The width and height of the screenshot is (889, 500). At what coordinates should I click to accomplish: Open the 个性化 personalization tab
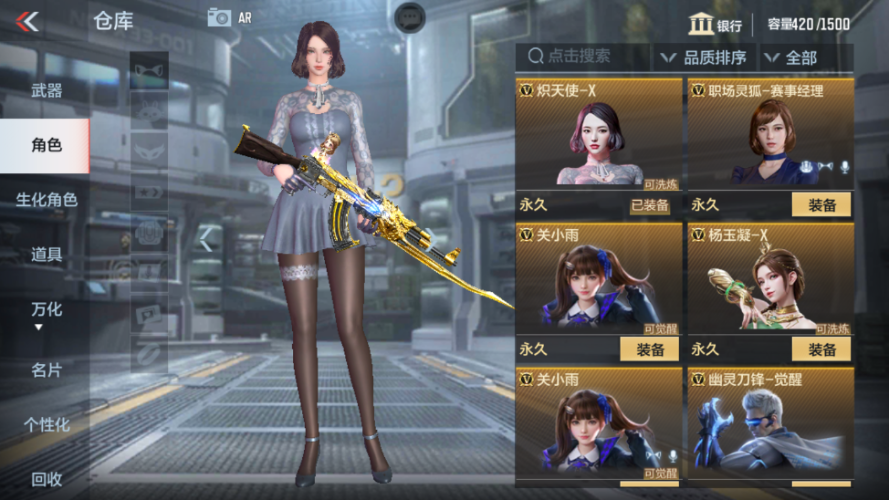(x=46, y=425)
